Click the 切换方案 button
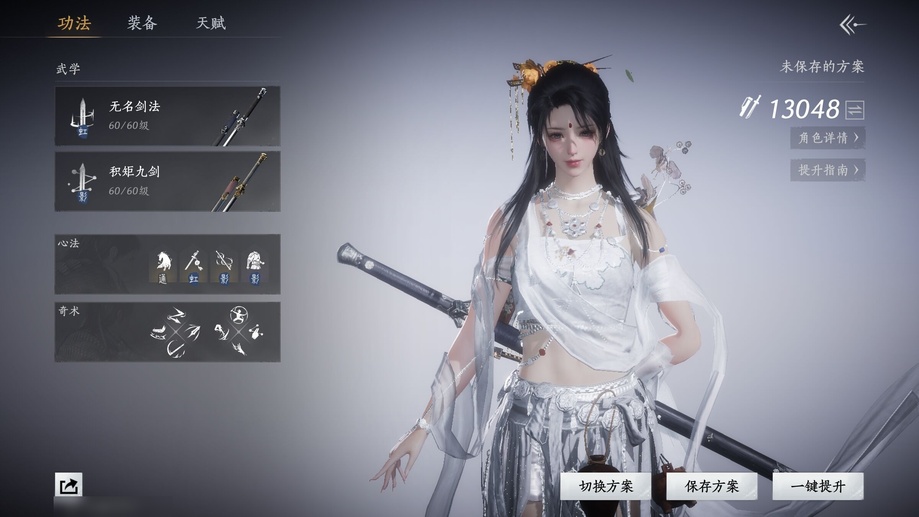919x517 pixels. coord(606,486)
